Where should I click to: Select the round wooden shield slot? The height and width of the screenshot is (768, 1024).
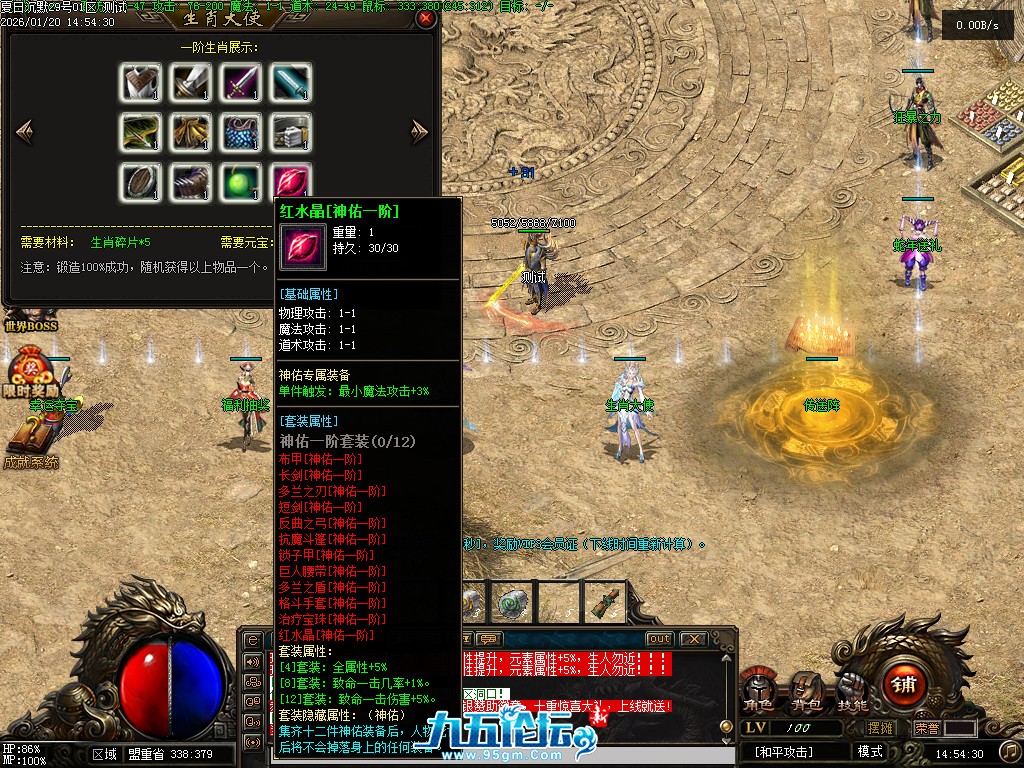pyautogui.click(x=141, y=182)
